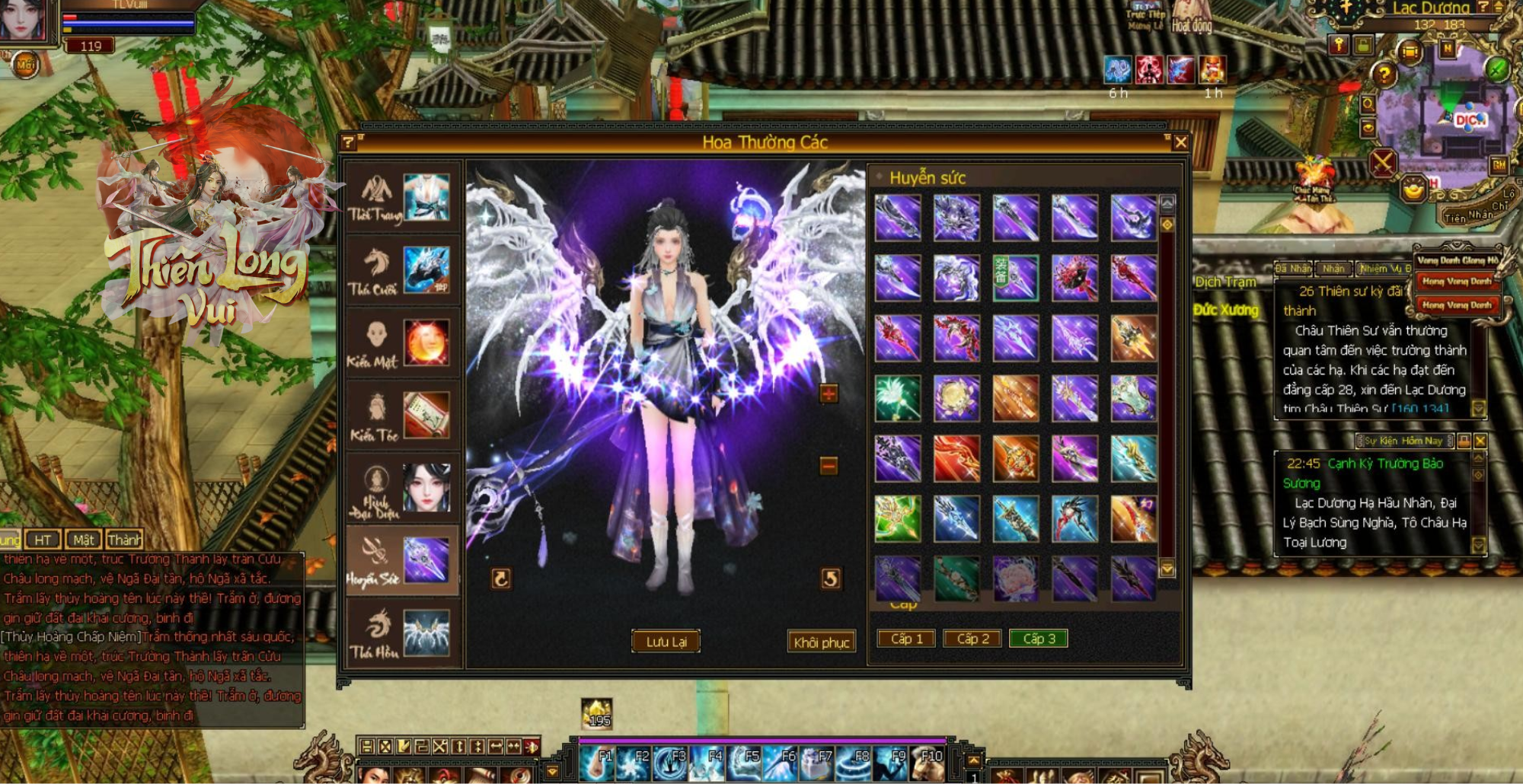
Task: Switch to the Cấp 1 tab
Action: [x=906, y=639]
